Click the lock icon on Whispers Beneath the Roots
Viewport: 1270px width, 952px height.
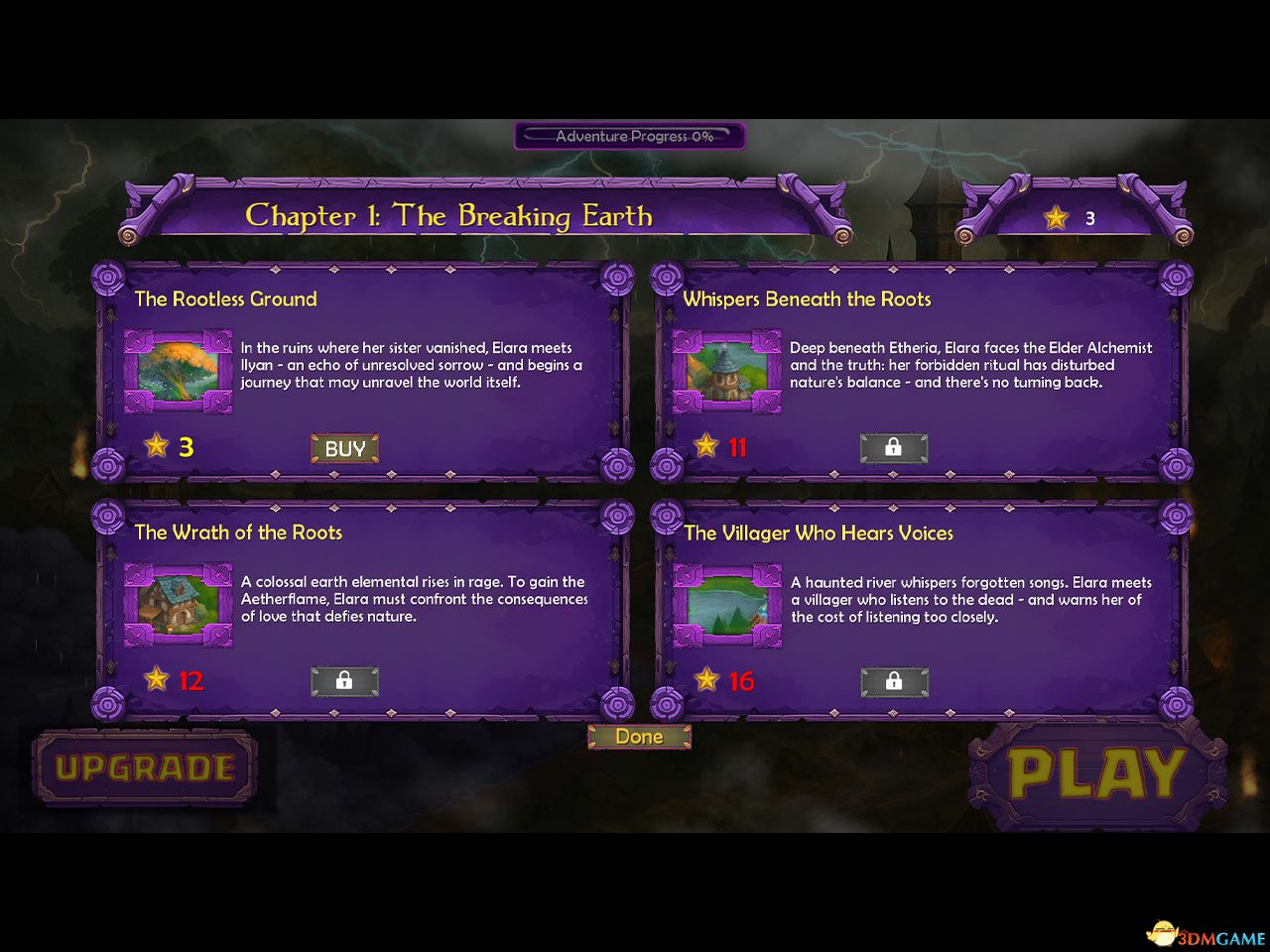[x=893, y=448]
